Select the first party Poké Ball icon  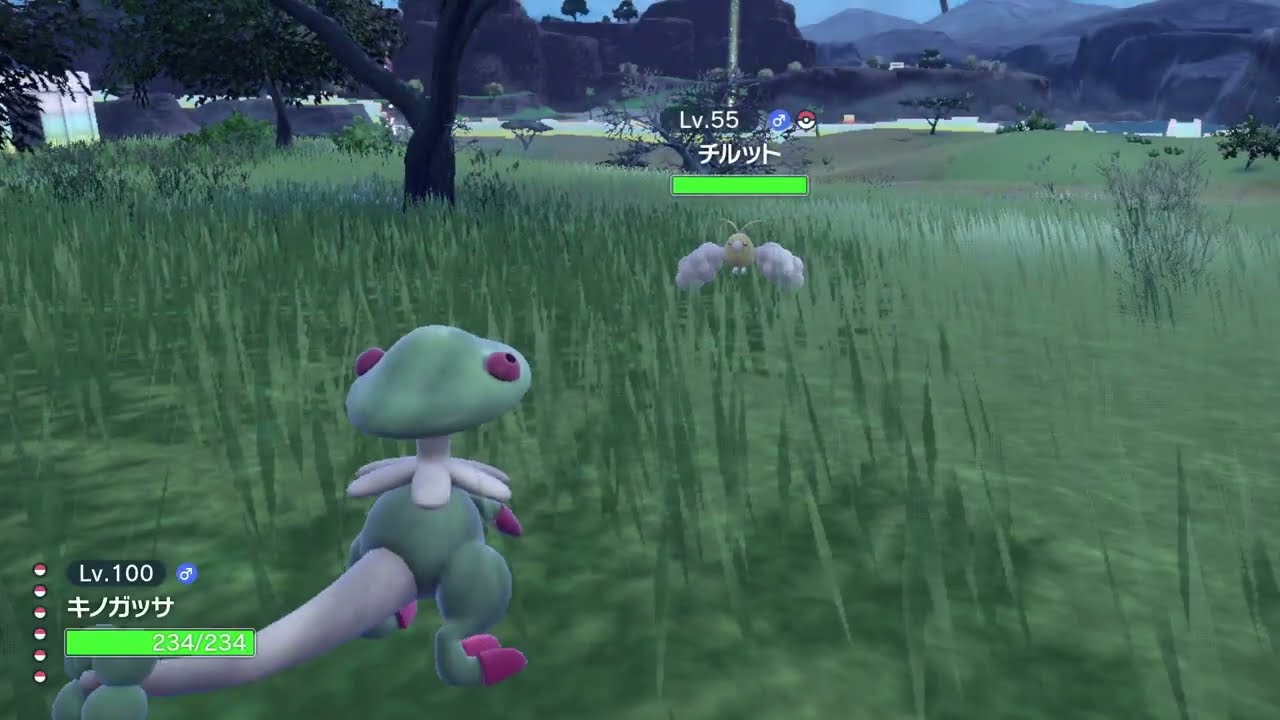[x=39, y=571]
